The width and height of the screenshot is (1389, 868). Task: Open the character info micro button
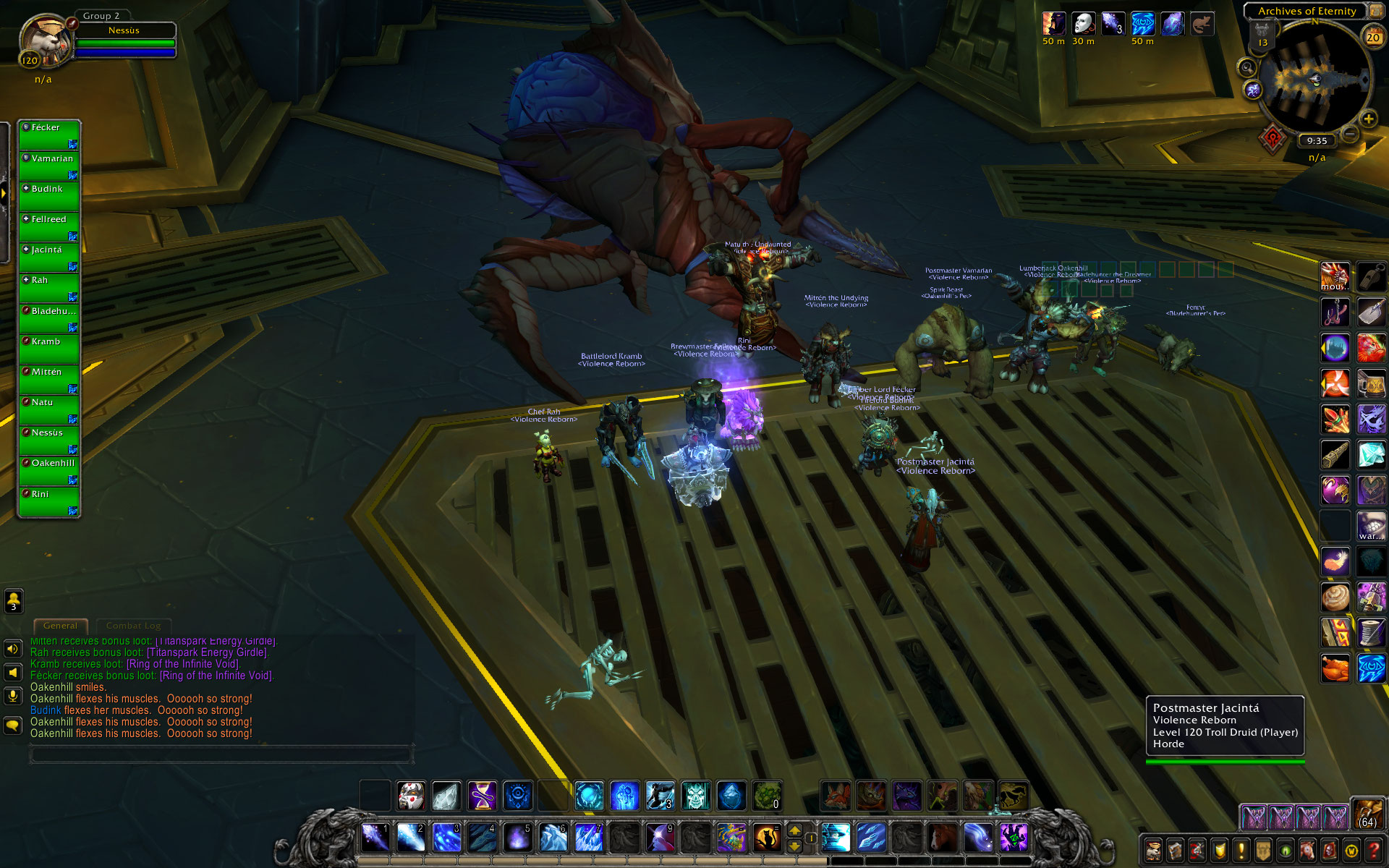pyautogui.click(x=1153, y=850)
